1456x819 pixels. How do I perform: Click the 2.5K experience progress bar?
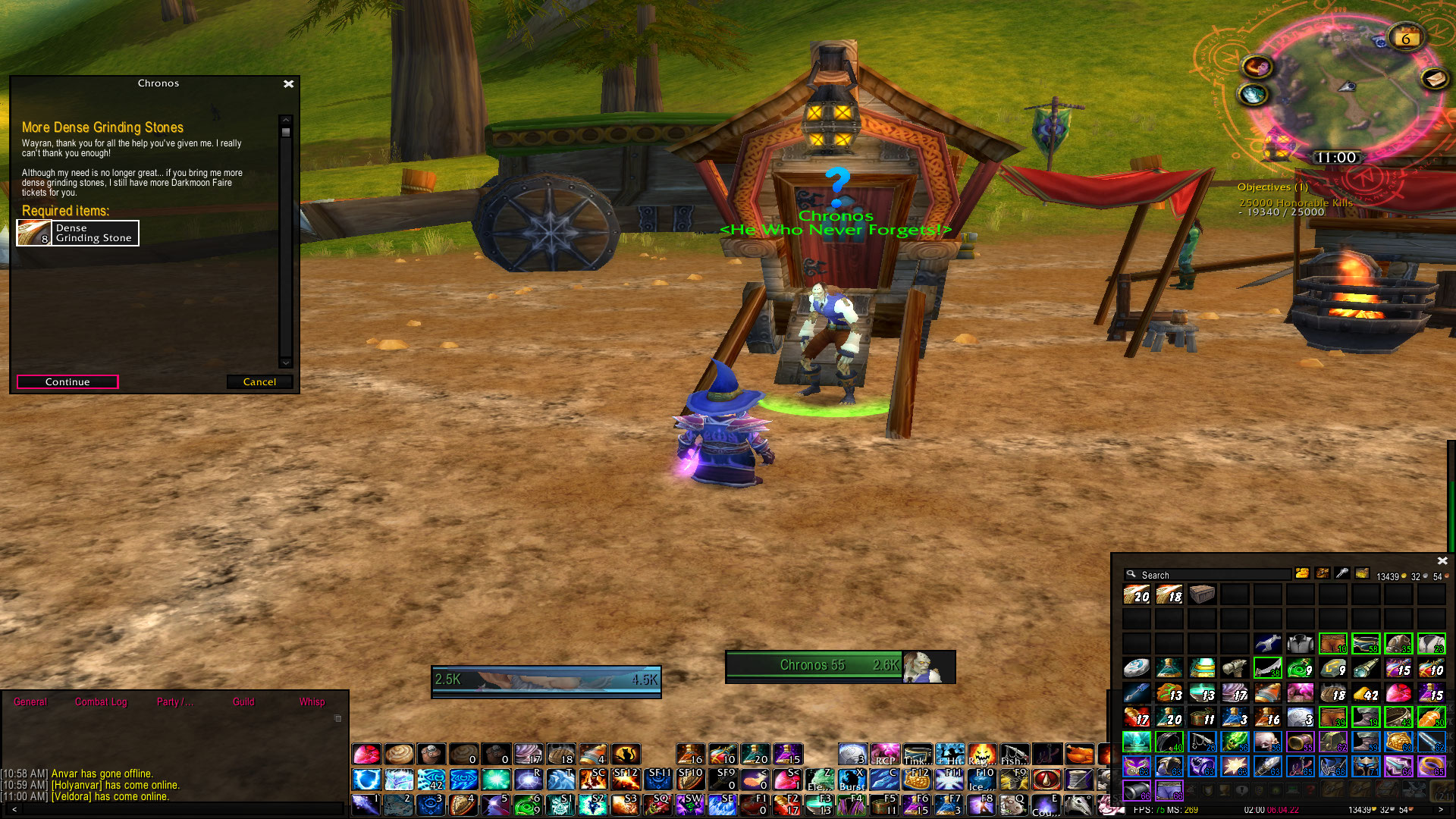pyautogui.click(x=546, y=680)
